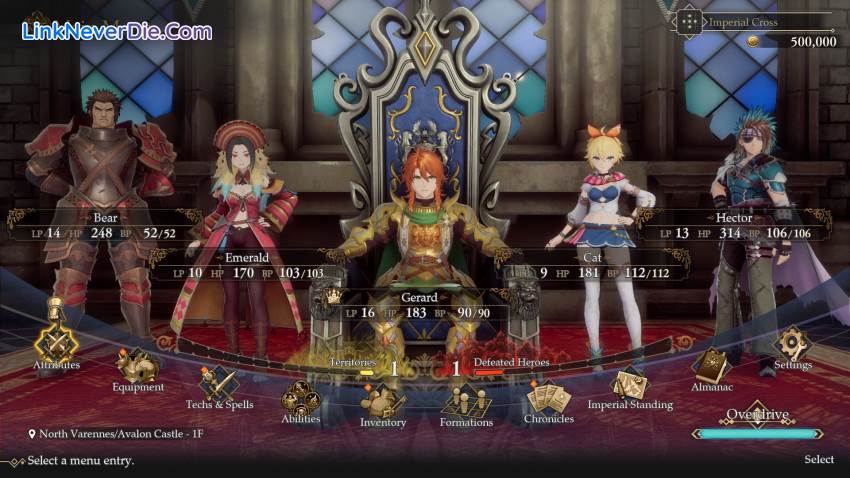Click the LinkNeverDie.Com watermark link
The width and height of the screenshot is (850, 478).
[117, 31]
